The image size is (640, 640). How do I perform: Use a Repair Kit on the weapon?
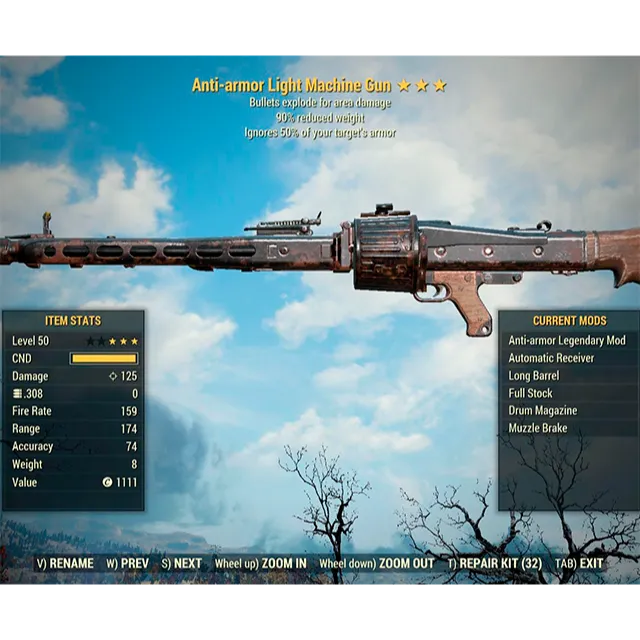[x=495, y=563]
